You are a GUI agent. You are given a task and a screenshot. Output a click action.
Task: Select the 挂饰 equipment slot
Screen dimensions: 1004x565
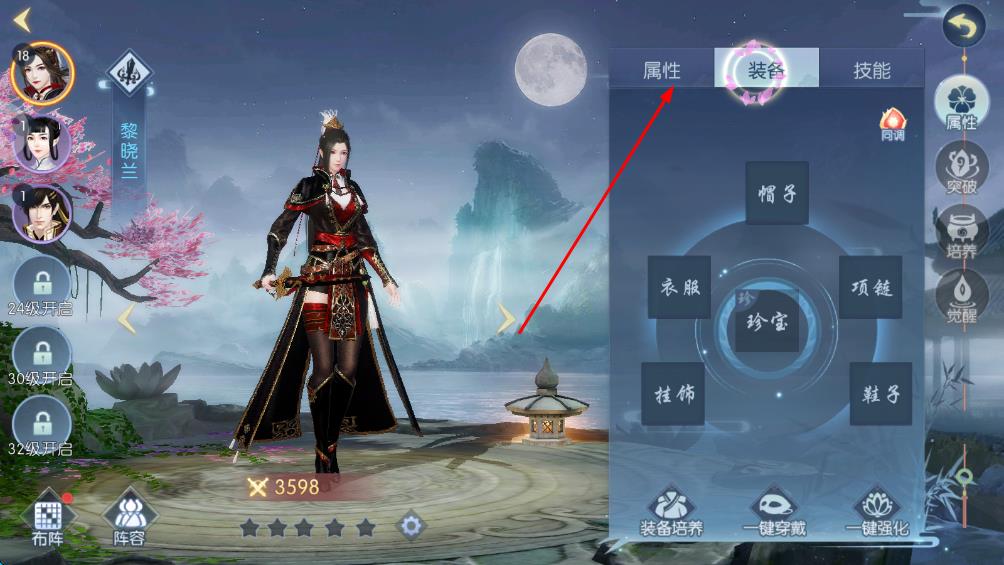tap(674, 394)
